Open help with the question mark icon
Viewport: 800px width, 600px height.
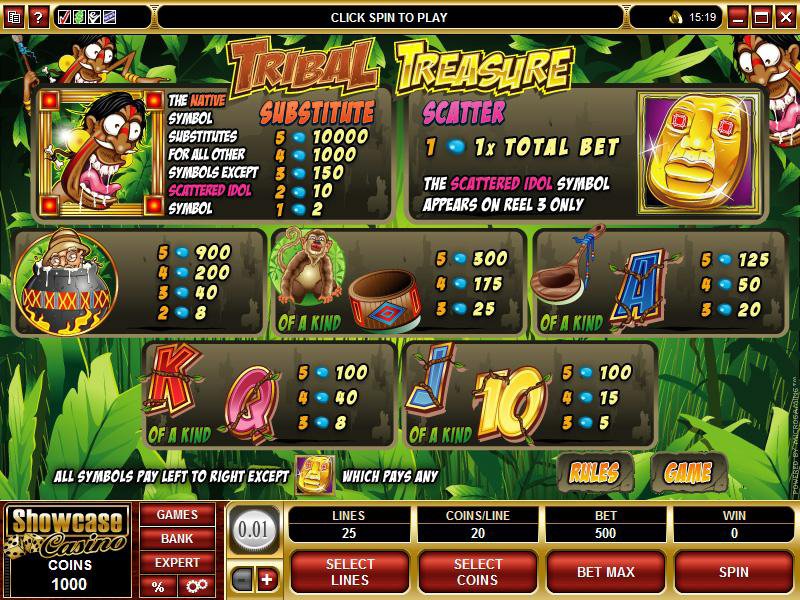point(38,17)
